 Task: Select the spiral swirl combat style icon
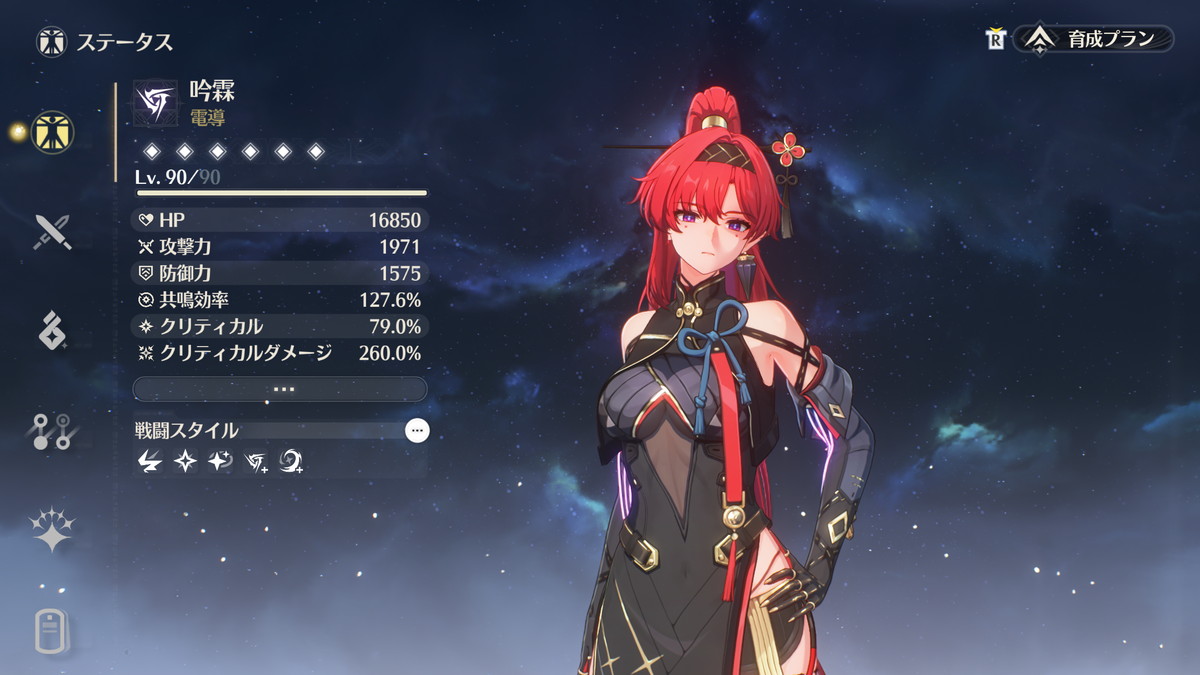click(x=291, y=461)
